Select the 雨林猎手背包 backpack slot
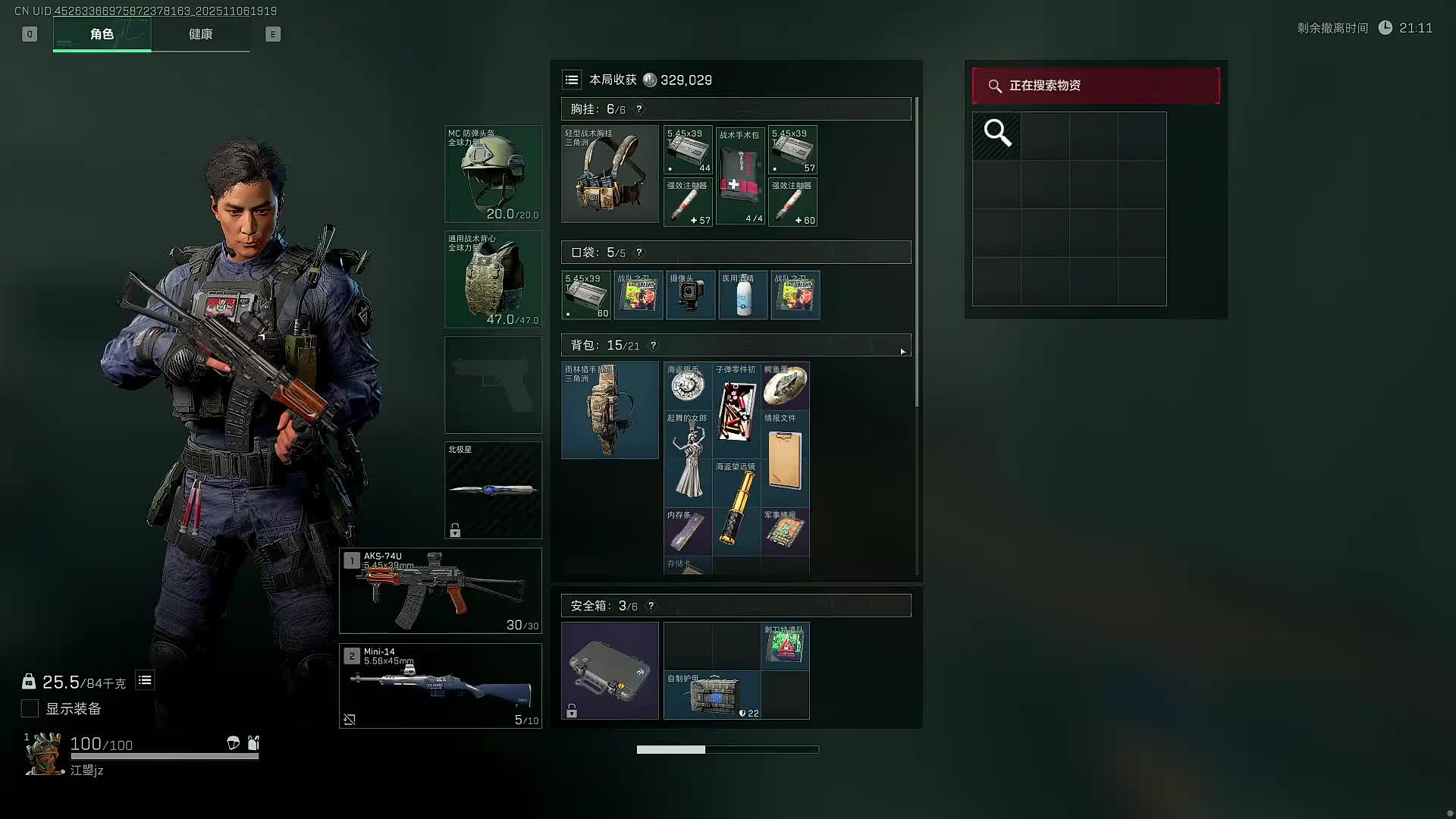This screenshot has height=819, width=1456. pyautogui.click(x=610, y=410)
